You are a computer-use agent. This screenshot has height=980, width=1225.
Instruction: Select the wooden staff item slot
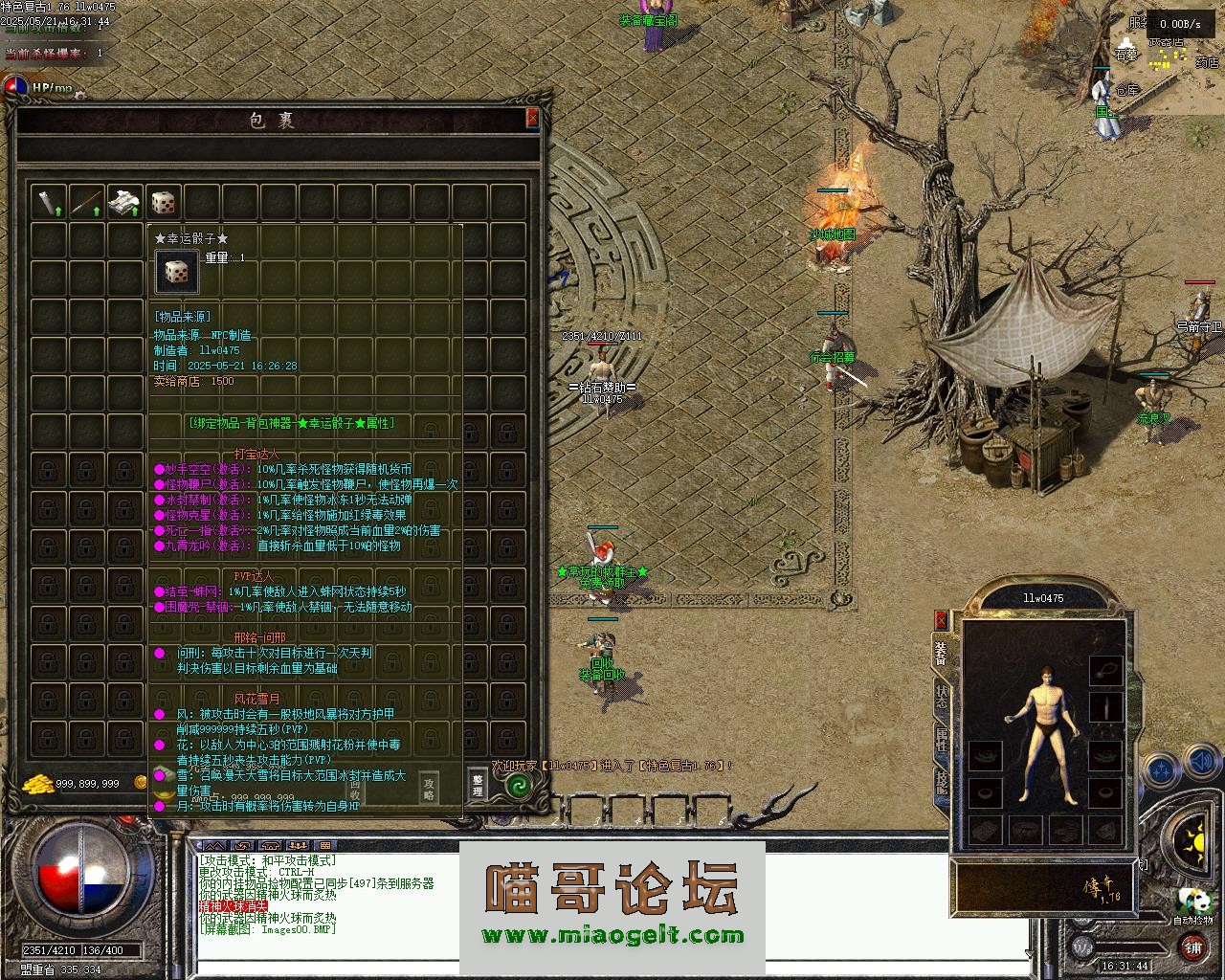pos(86,202)
